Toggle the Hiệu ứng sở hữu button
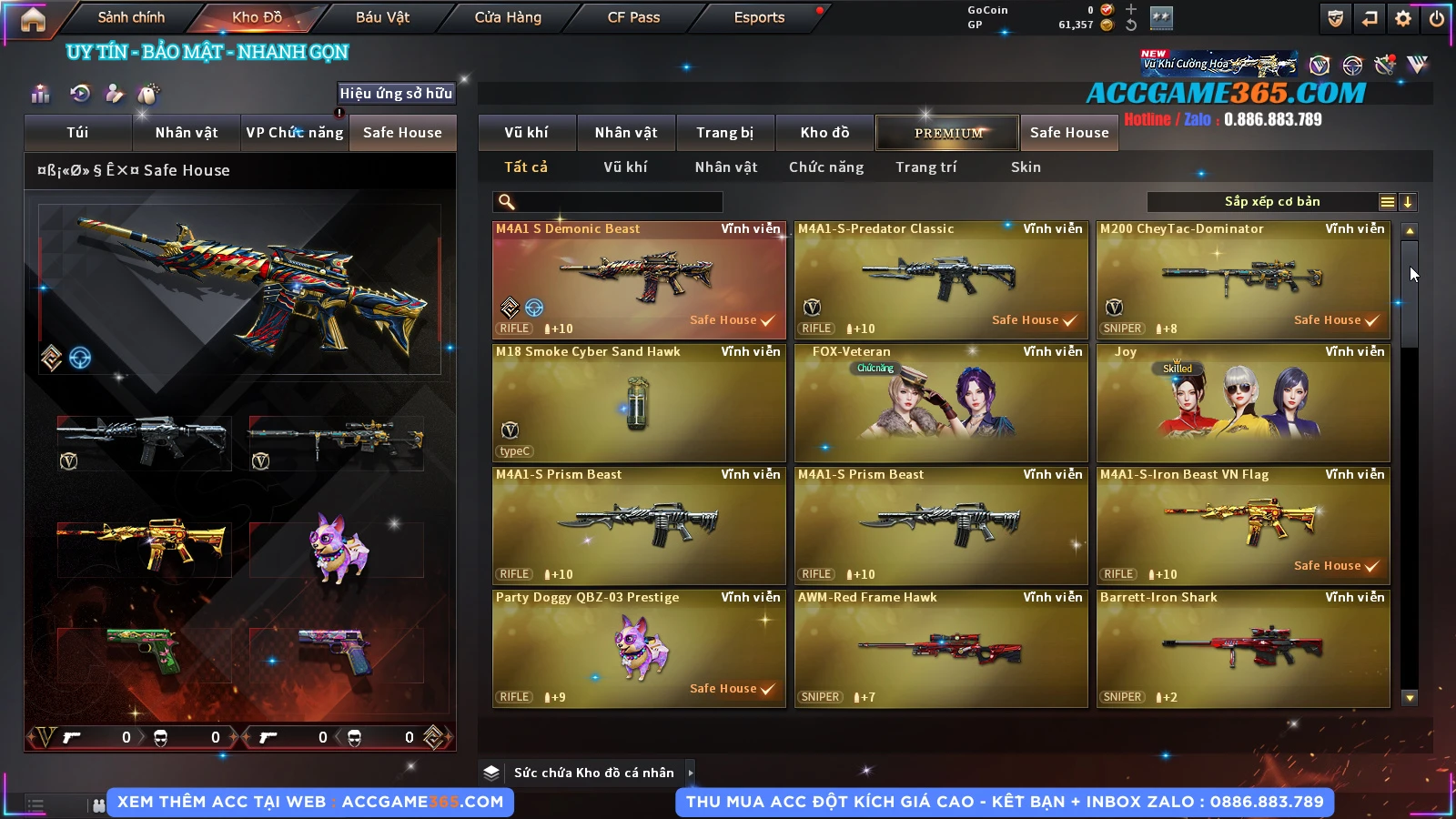This screenshot has height=819, width=1456. [x=396, y=93]
